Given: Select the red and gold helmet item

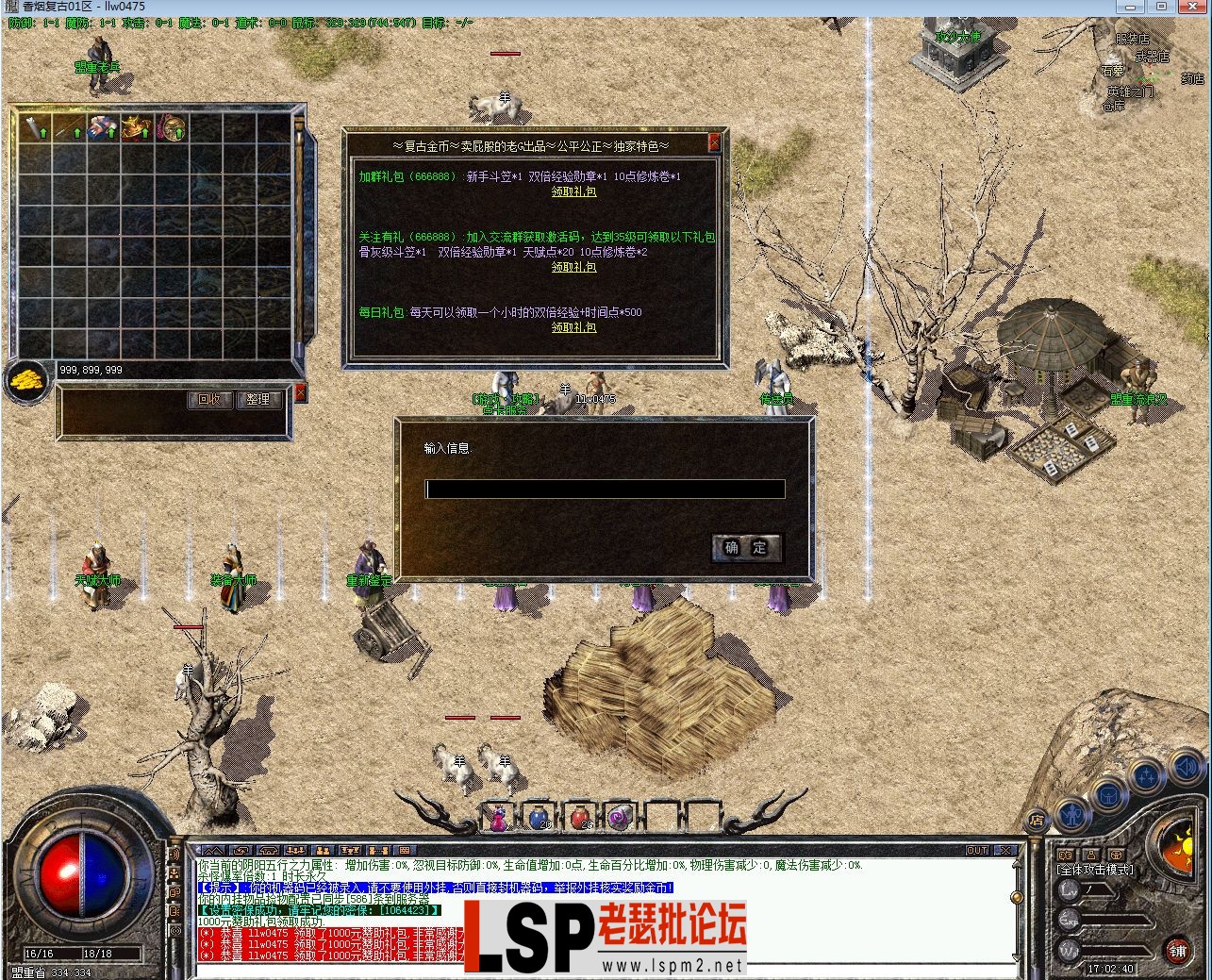Looking at the screenshot, I should pos(137,128).
